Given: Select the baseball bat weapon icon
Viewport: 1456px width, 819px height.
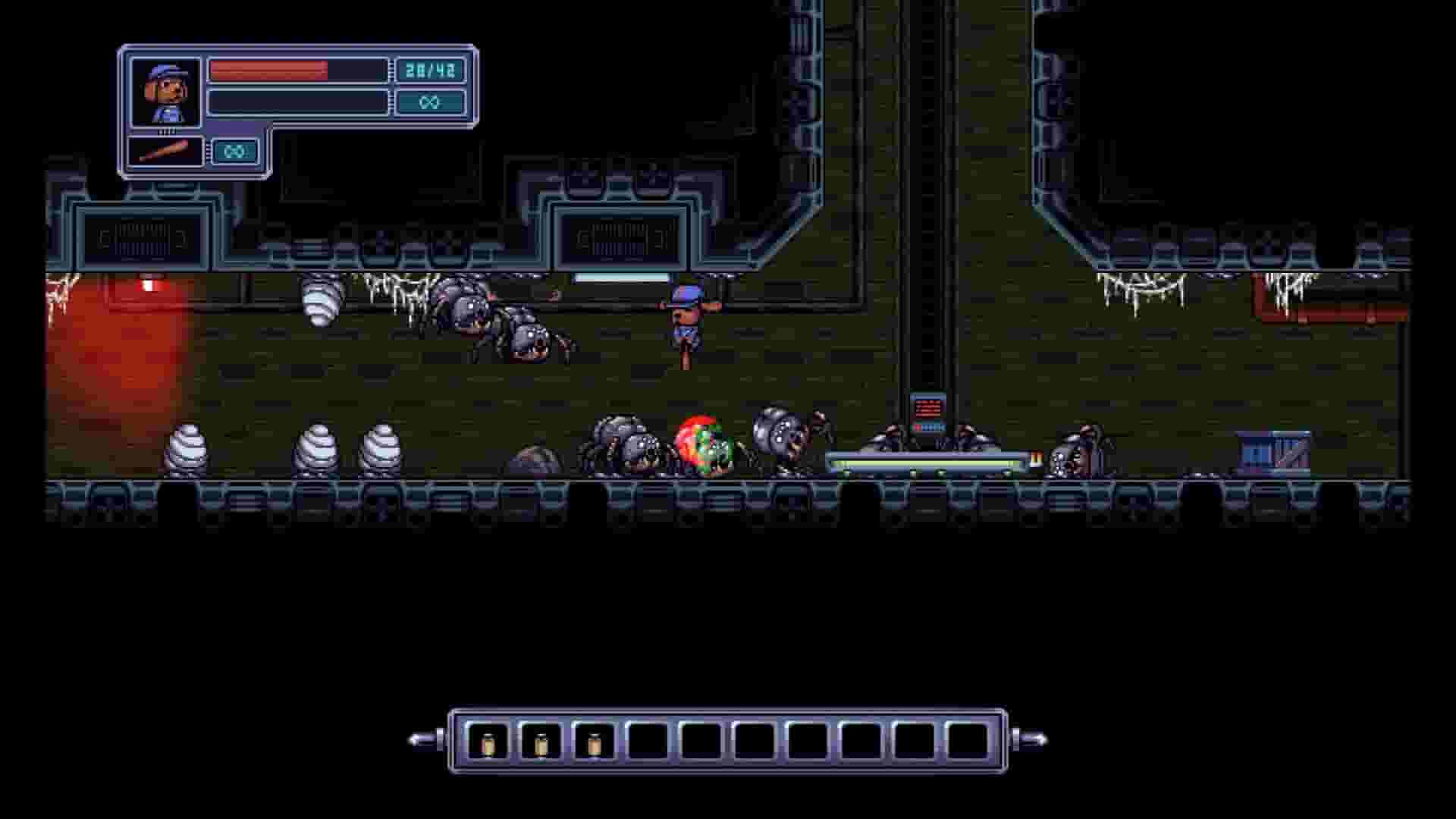Looking at the screenshot, I should pyautogui.click(x=164, y=151).
